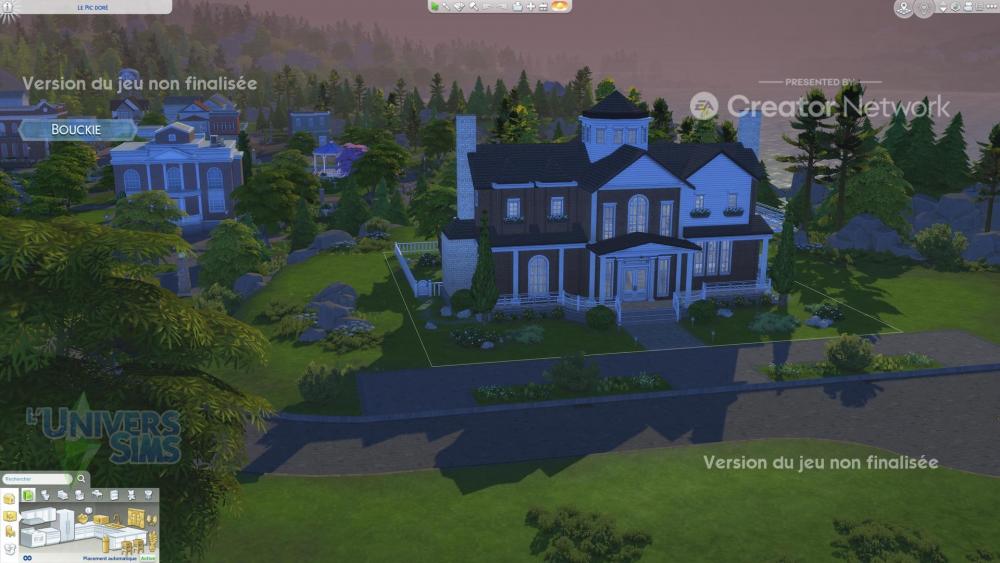
Task: Select the golden window in the kitchen catalog
Action: [135, 518]
